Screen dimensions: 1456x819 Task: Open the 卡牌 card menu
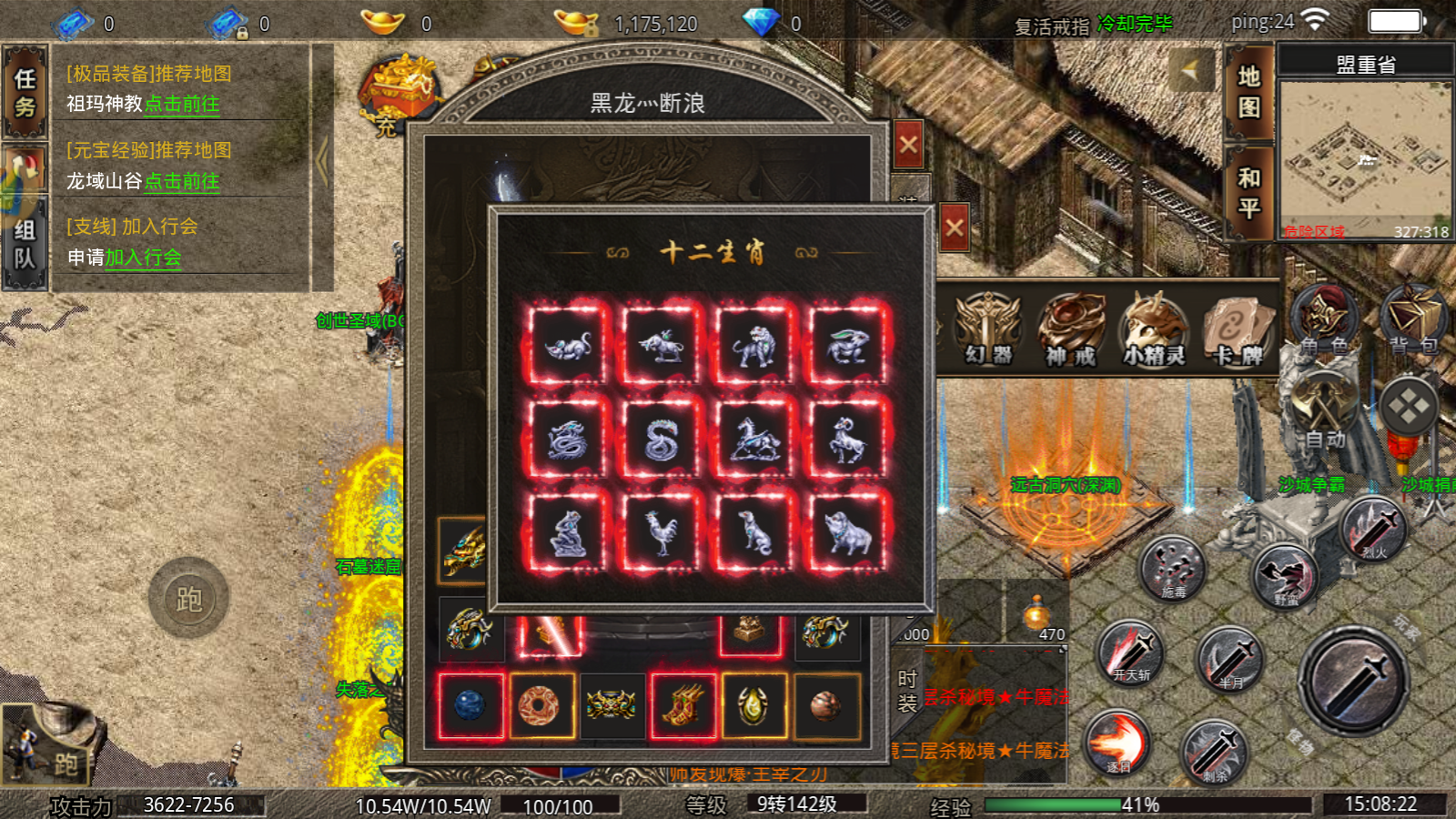(x=1236, y=329)
